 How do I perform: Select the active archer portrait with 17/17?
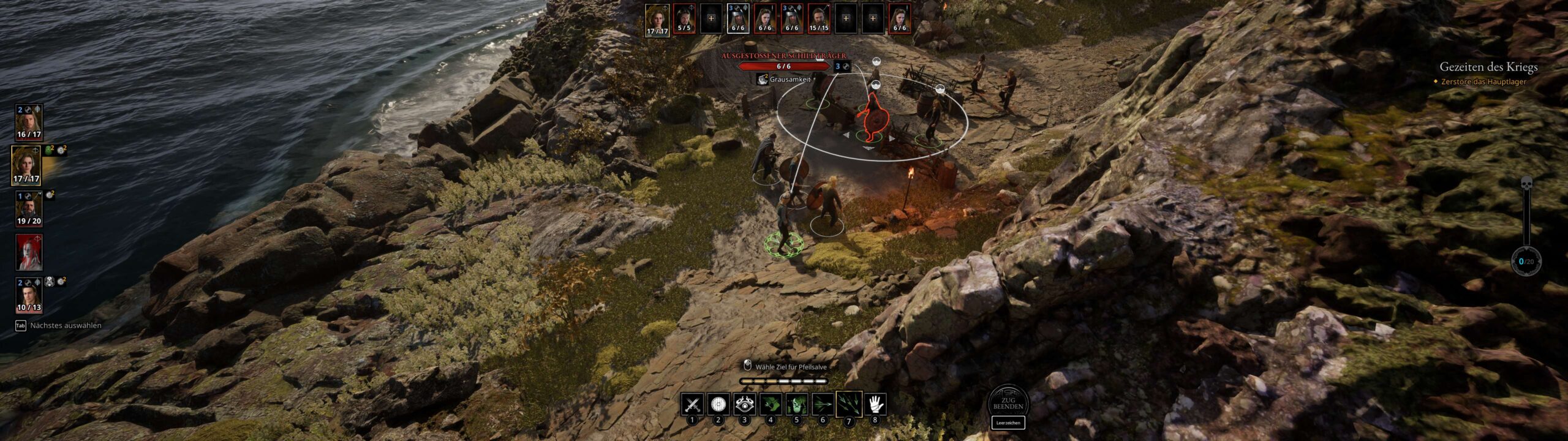coord(26,165)
